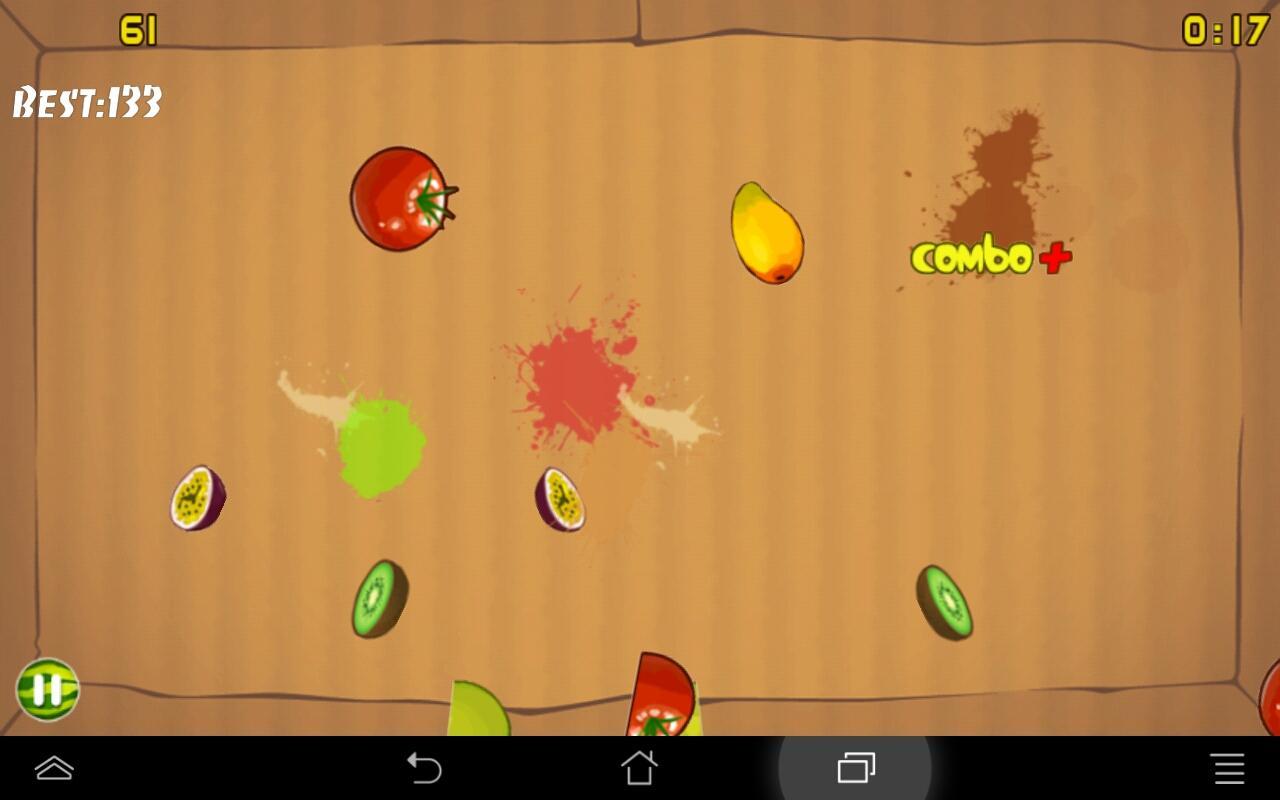Tap the green melon slice at screen bottom
This screenshot has width=1280, height=800.
pos(478,715)
